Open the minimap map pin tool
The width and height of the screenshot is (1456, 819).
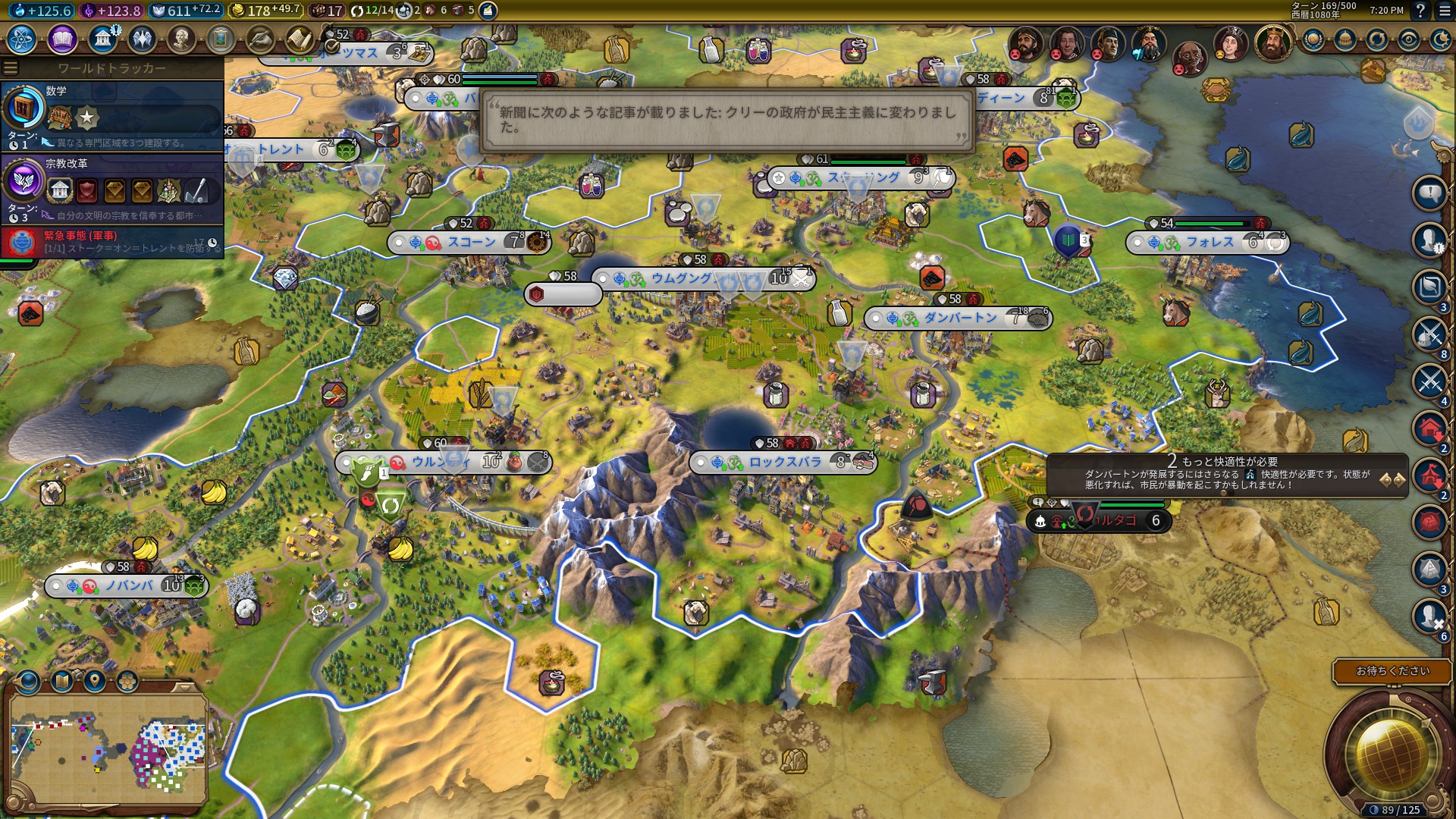95,680
